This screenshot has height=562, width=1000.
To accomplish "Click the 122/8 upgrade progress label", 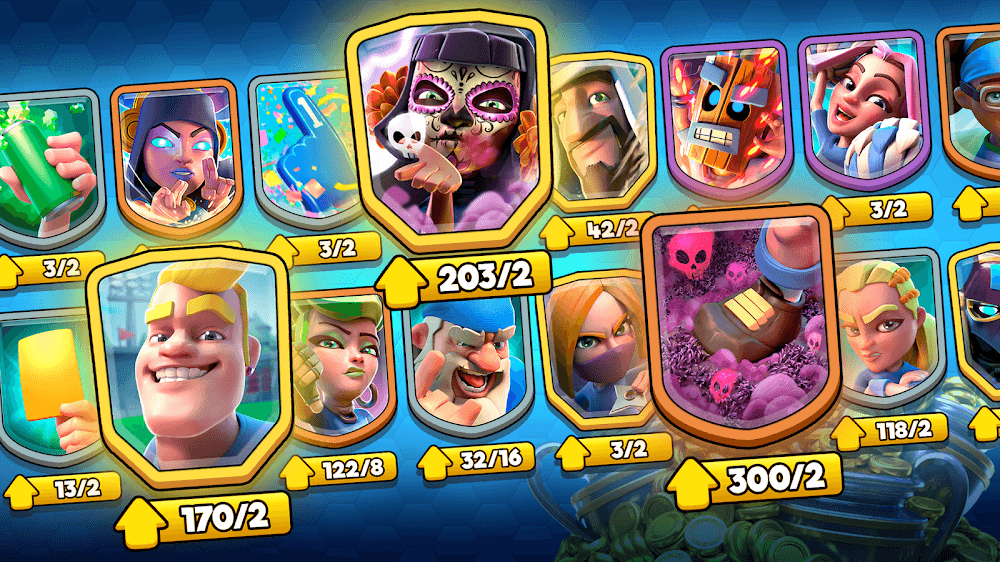I will coord(338,468).
